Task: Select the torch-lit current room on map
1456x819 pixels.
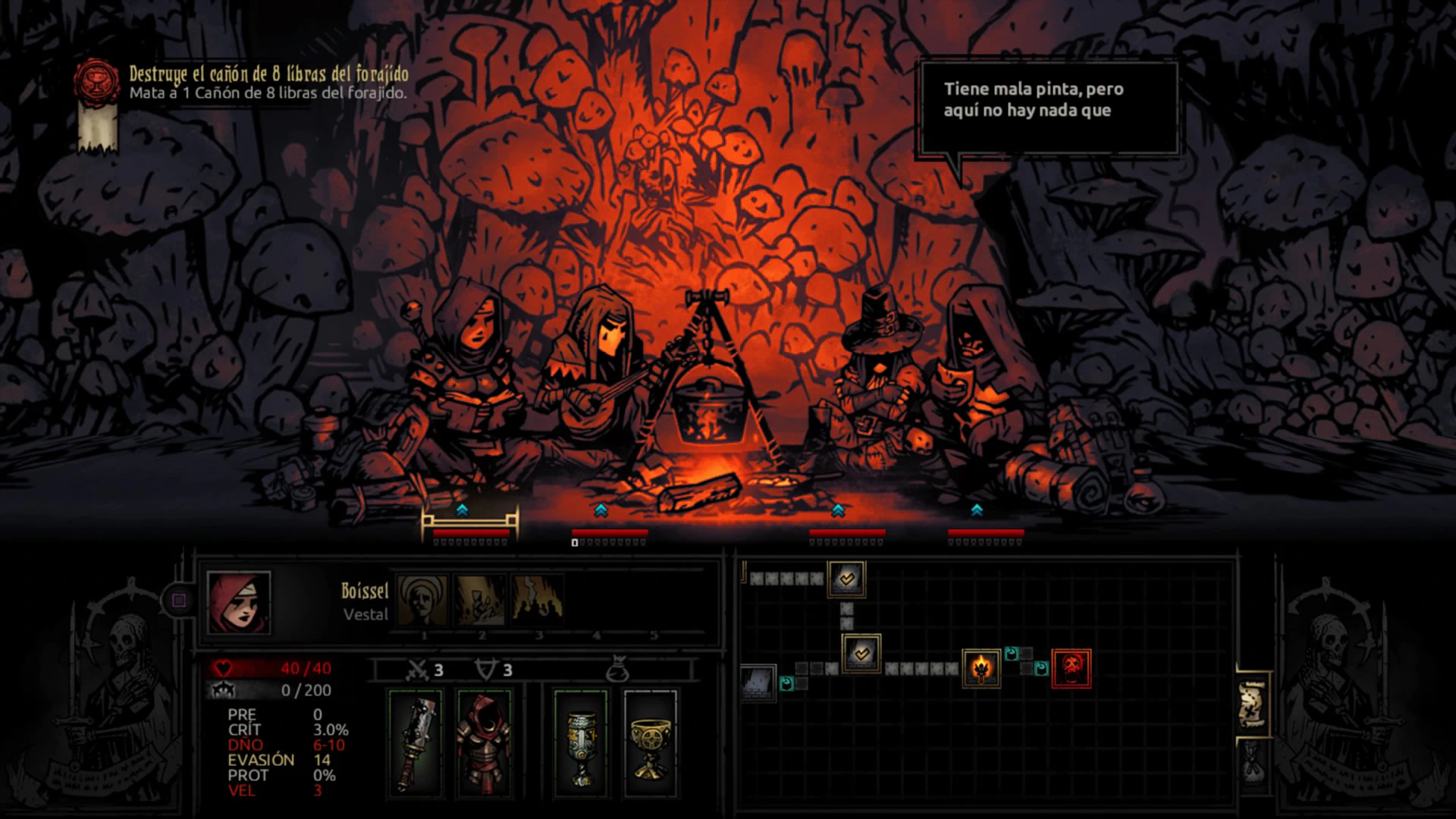Action: (981, 668)
